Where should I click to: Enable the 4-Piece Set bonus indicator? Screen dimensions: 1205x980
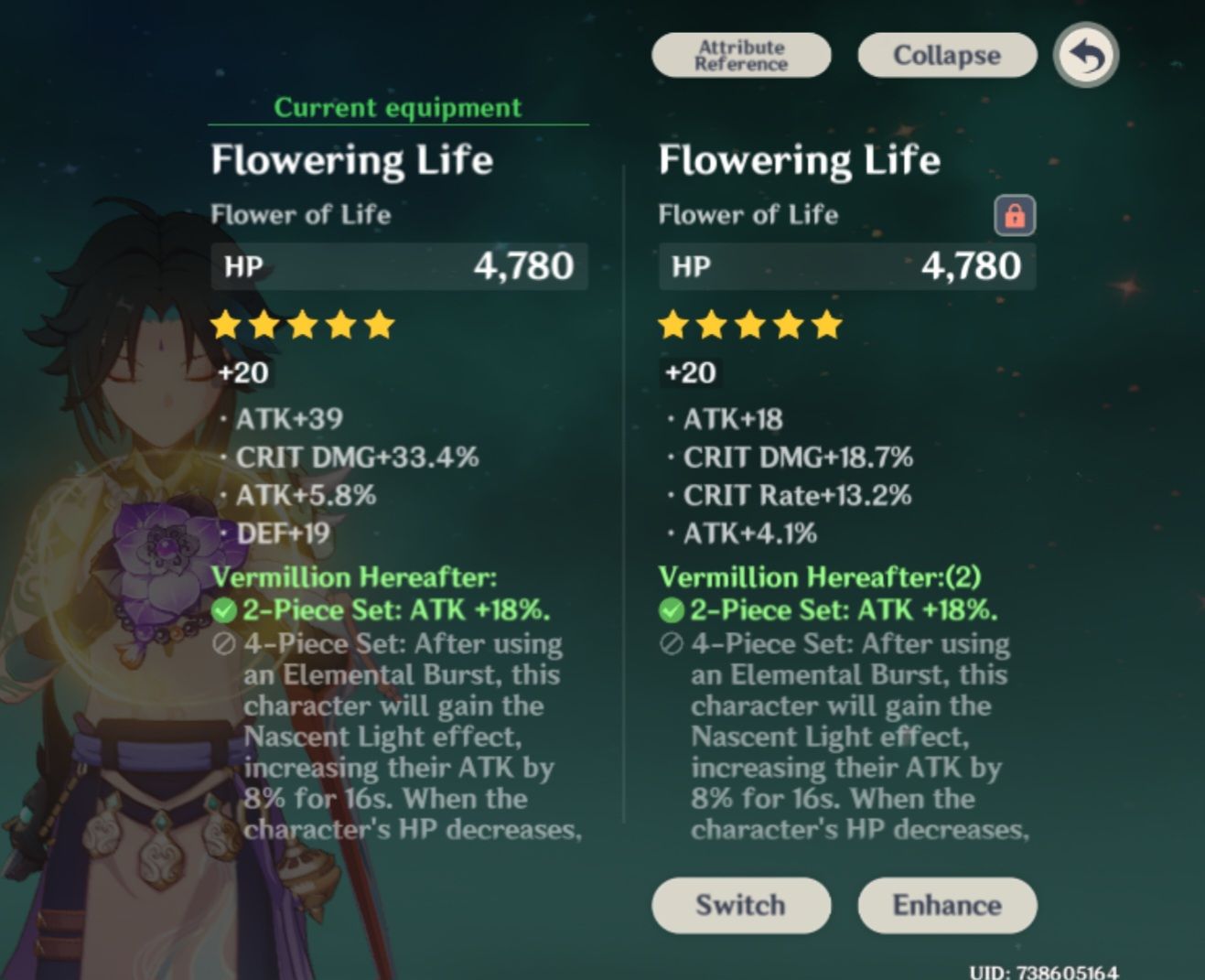point(670,643)
